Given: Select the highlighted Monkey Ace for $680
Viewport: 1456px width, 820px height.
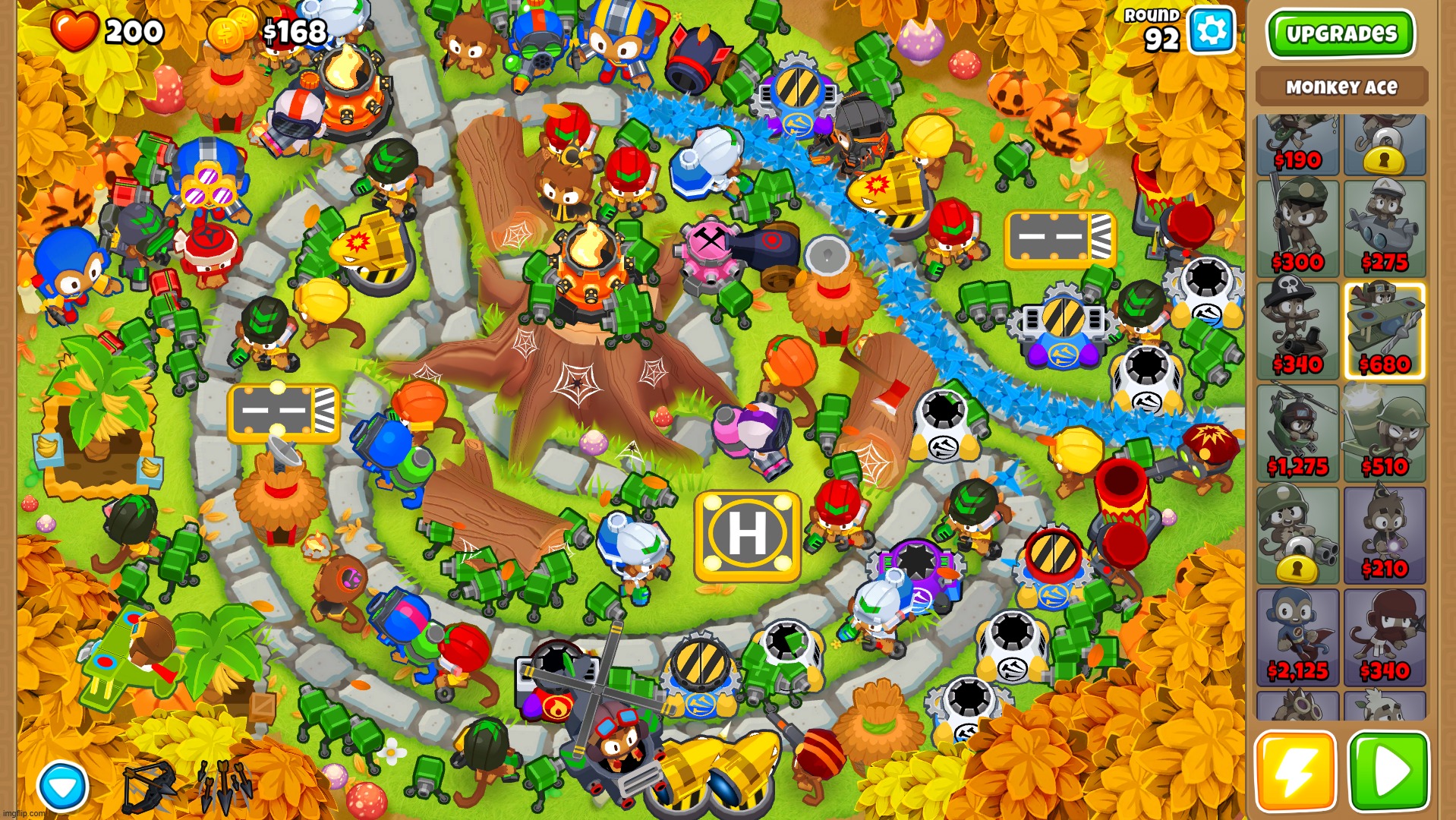Looking at the screenshot, I should 1385,330.
